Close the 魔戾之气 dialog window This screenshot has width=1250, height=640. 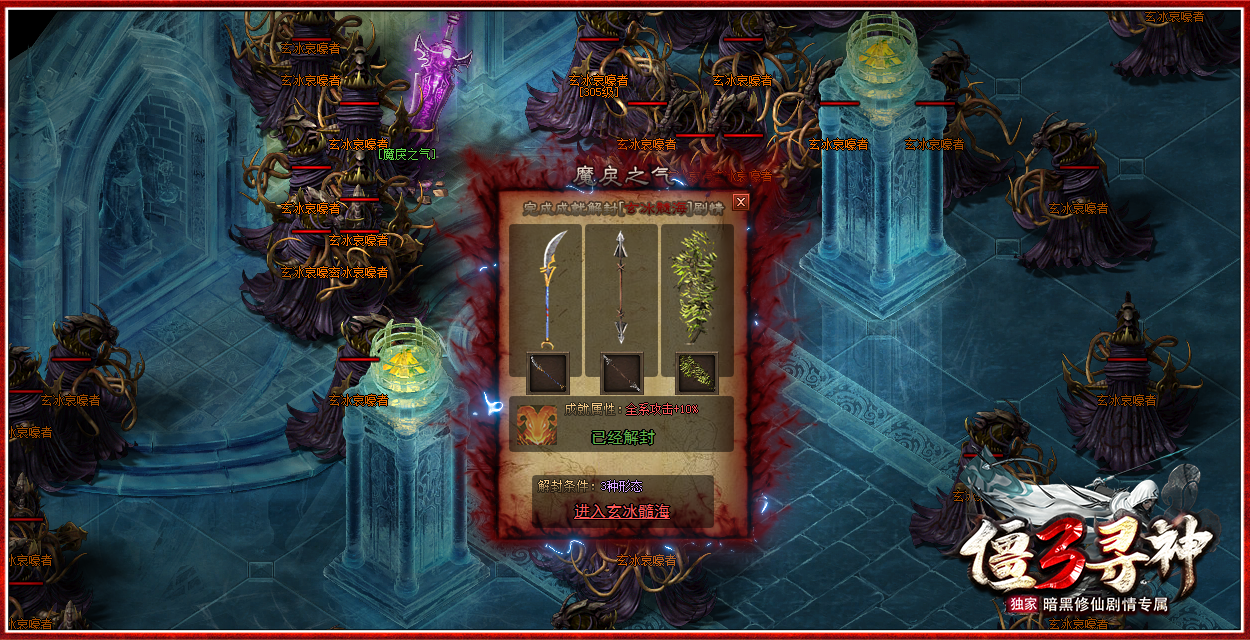click(x=741, y=202)
